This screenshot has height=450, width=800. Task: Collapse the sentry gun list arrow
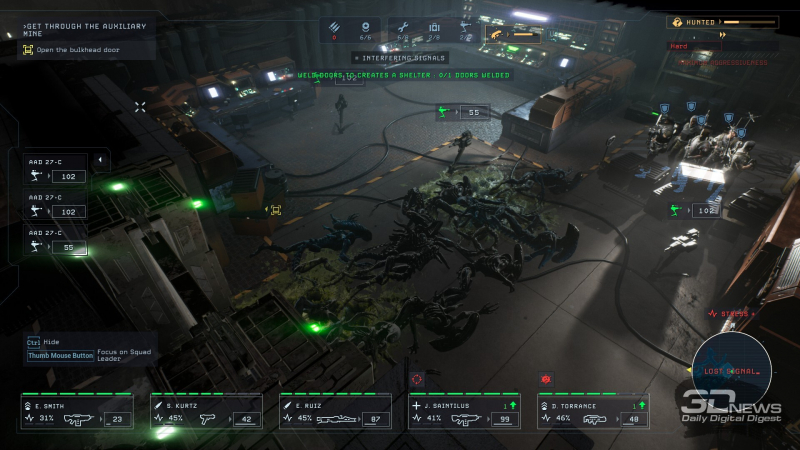(x=100, y=160)
